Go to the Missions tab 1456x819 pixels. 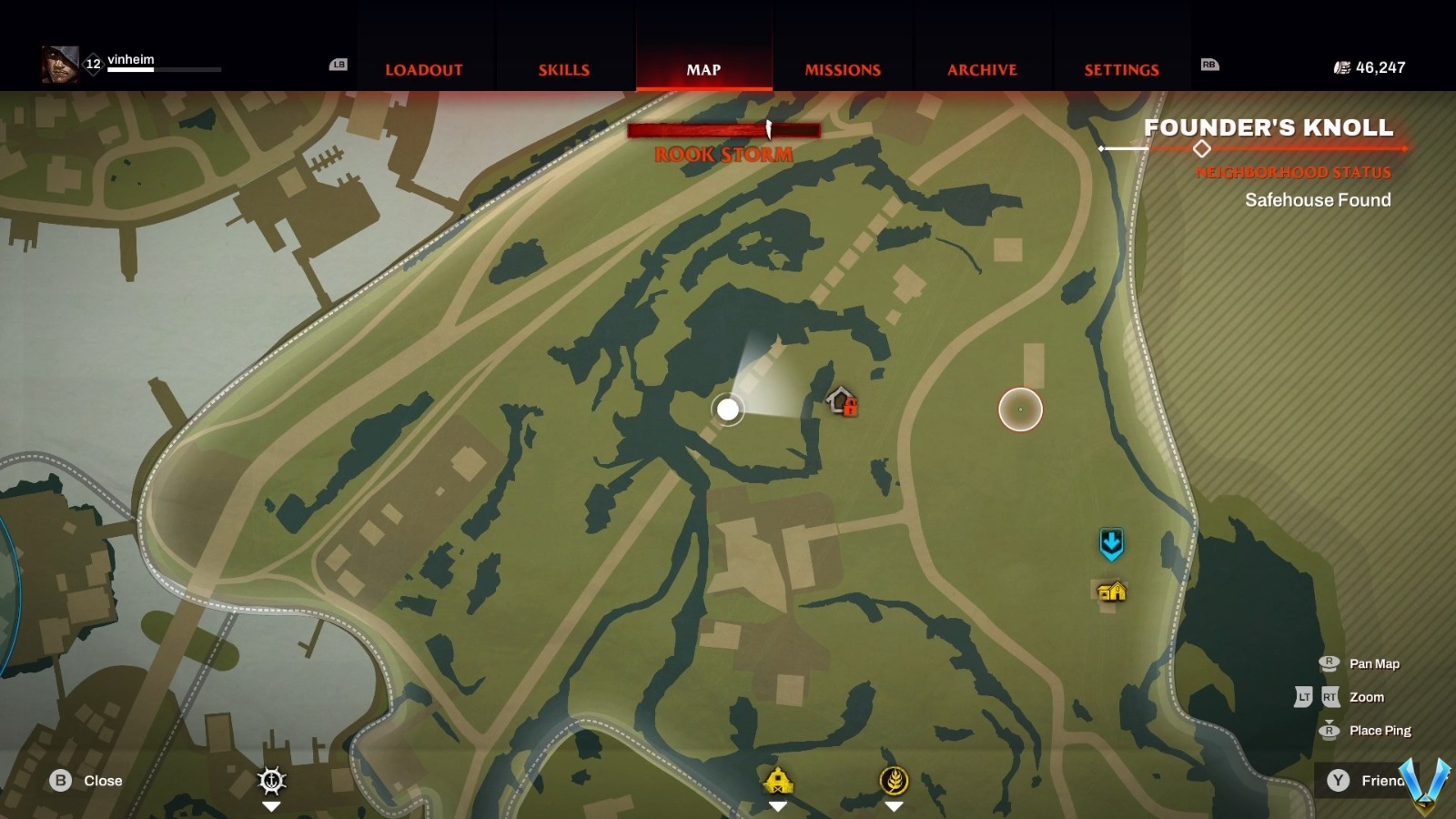coord(843,70)
